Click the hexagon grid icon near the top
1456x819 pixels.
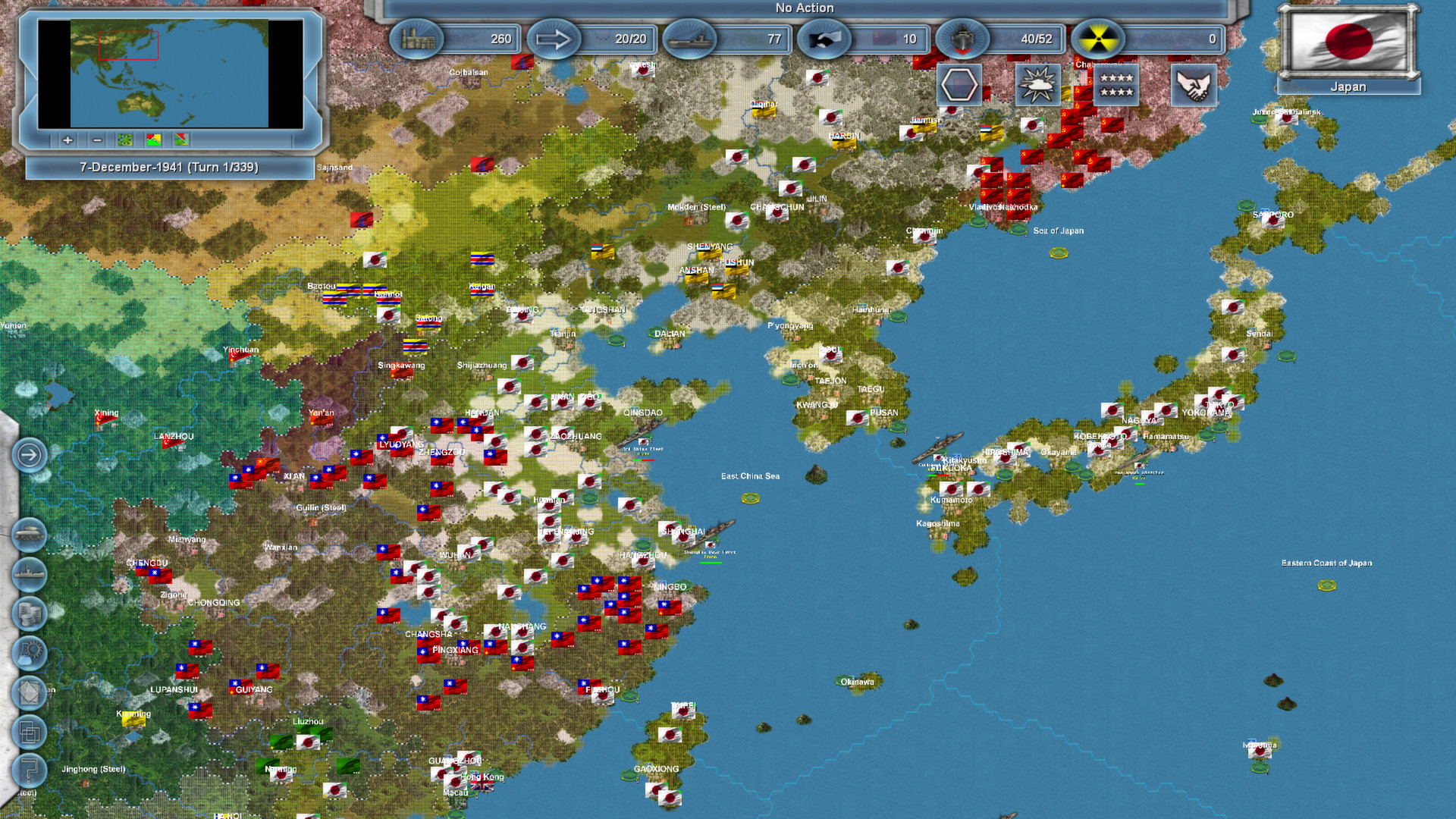[960, 85]
